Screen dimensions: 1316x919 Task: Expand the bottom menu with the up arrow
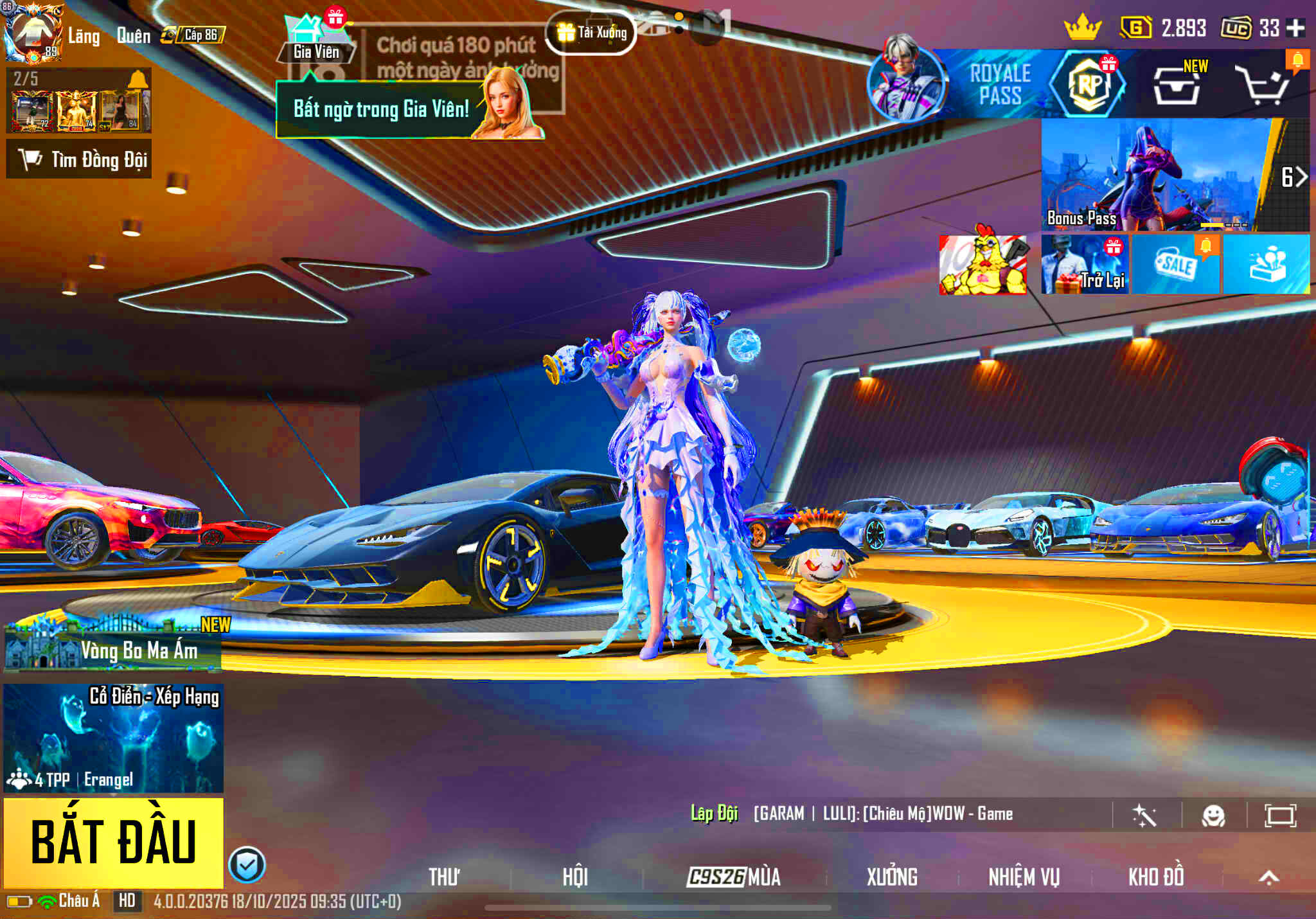pos(1268,877)
